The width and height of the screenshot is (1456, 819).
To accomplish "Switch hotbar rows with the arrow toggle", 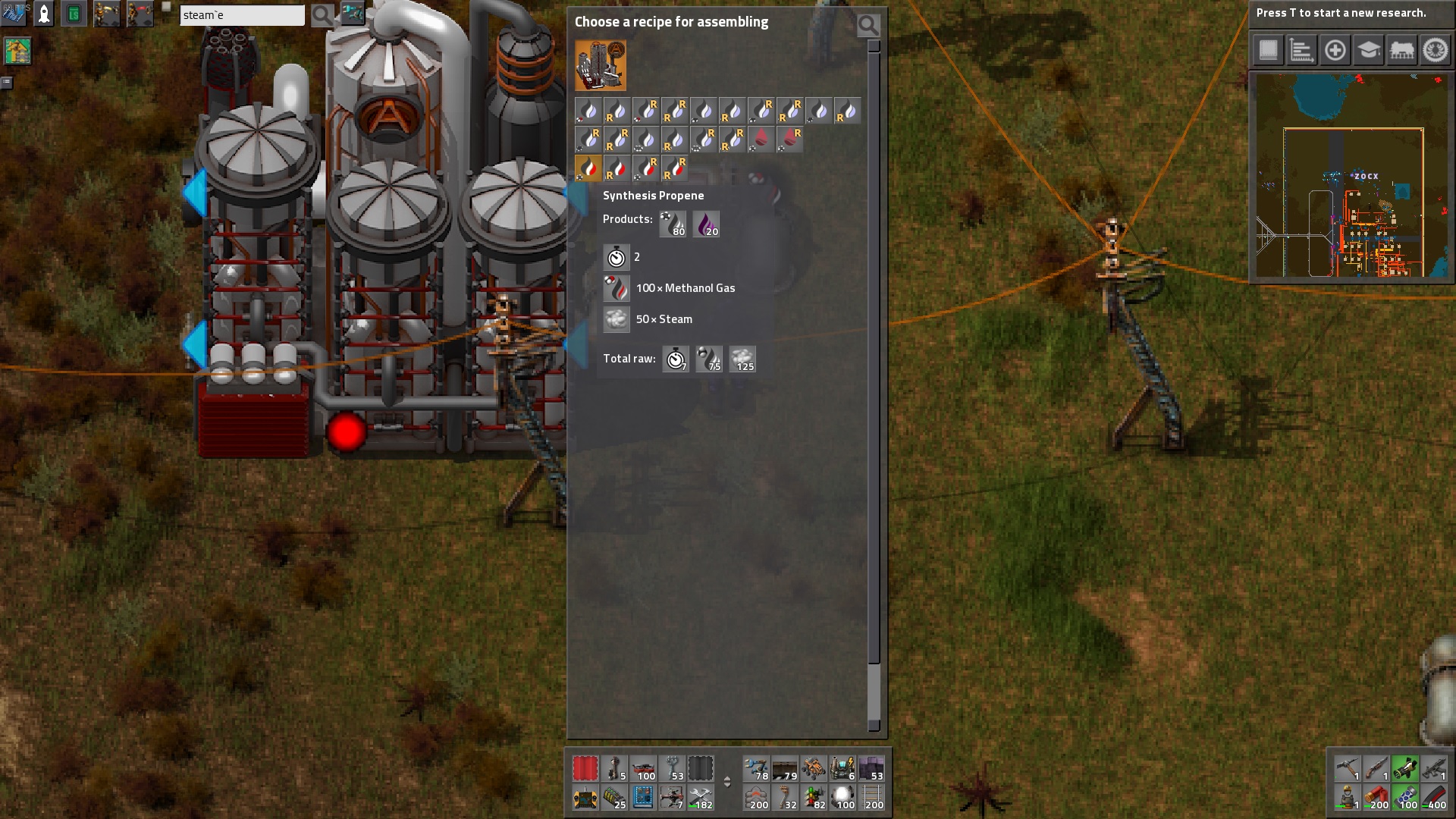I will [726, 782].
